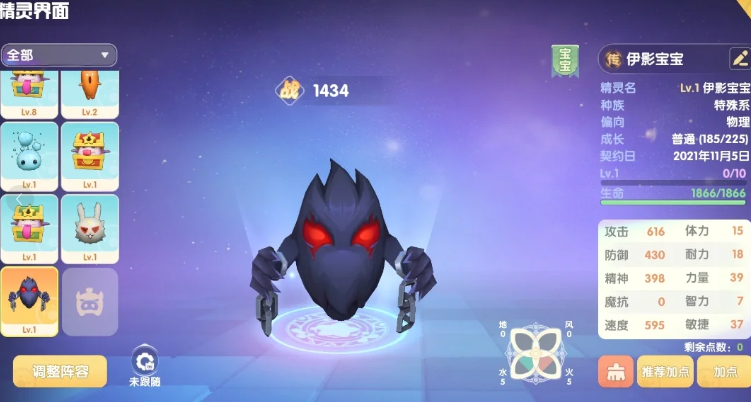This screenshot has width=751, height=402.
Task: Click the orange broom reset button
Action: [613, 371]
